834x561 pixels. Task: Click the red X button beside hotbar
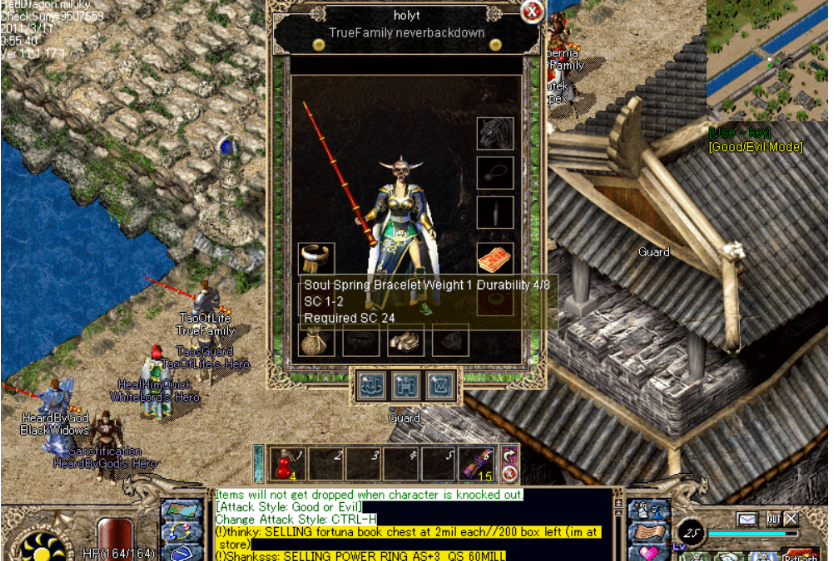[x=509, y=474]
